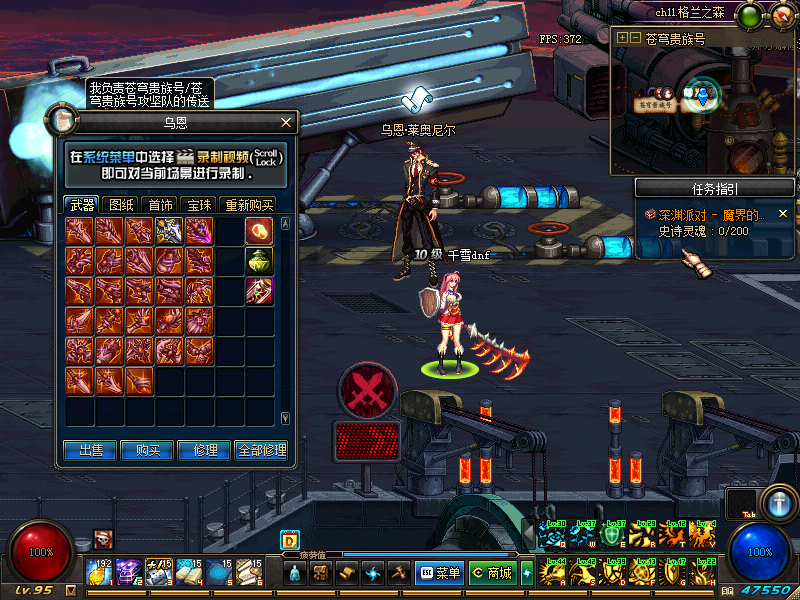Select the 宝珠 tab
Image resolution: width=800 pixels, height=600 pixels.
pyautogui.click(x=200, y=204)
